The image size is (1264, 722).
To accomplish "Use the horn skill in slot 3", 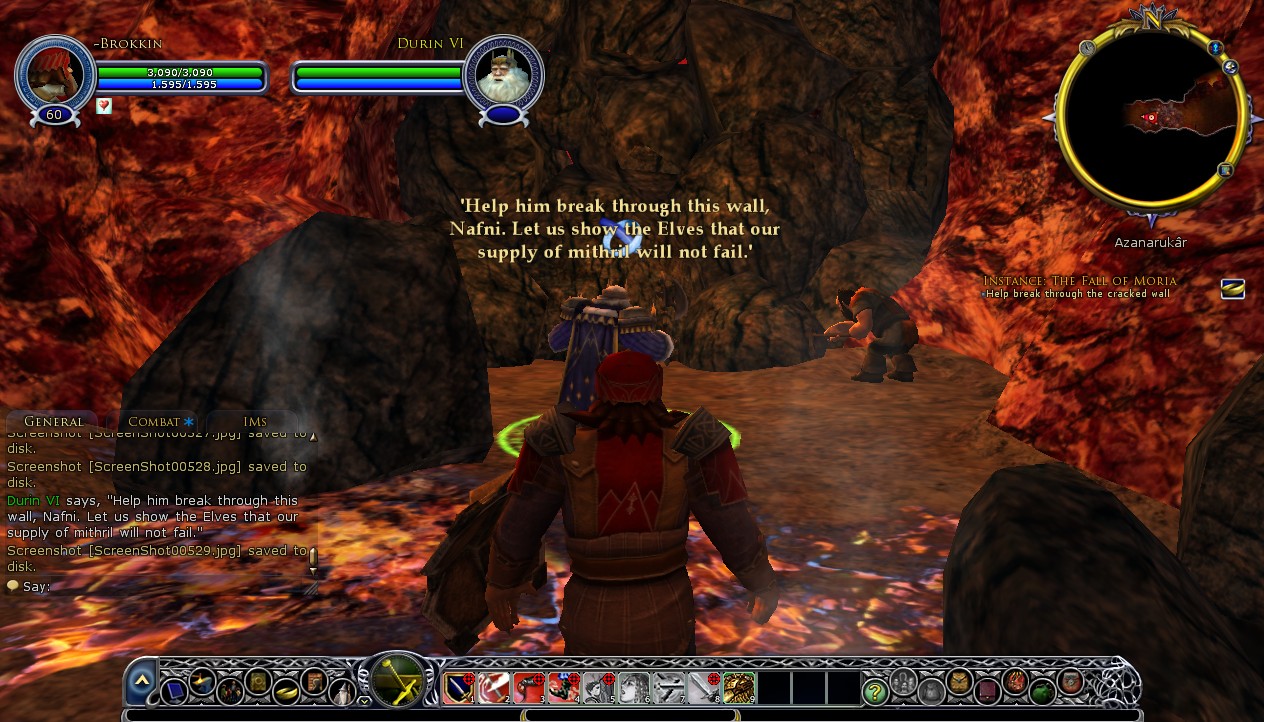I will (x=528, y=688).
